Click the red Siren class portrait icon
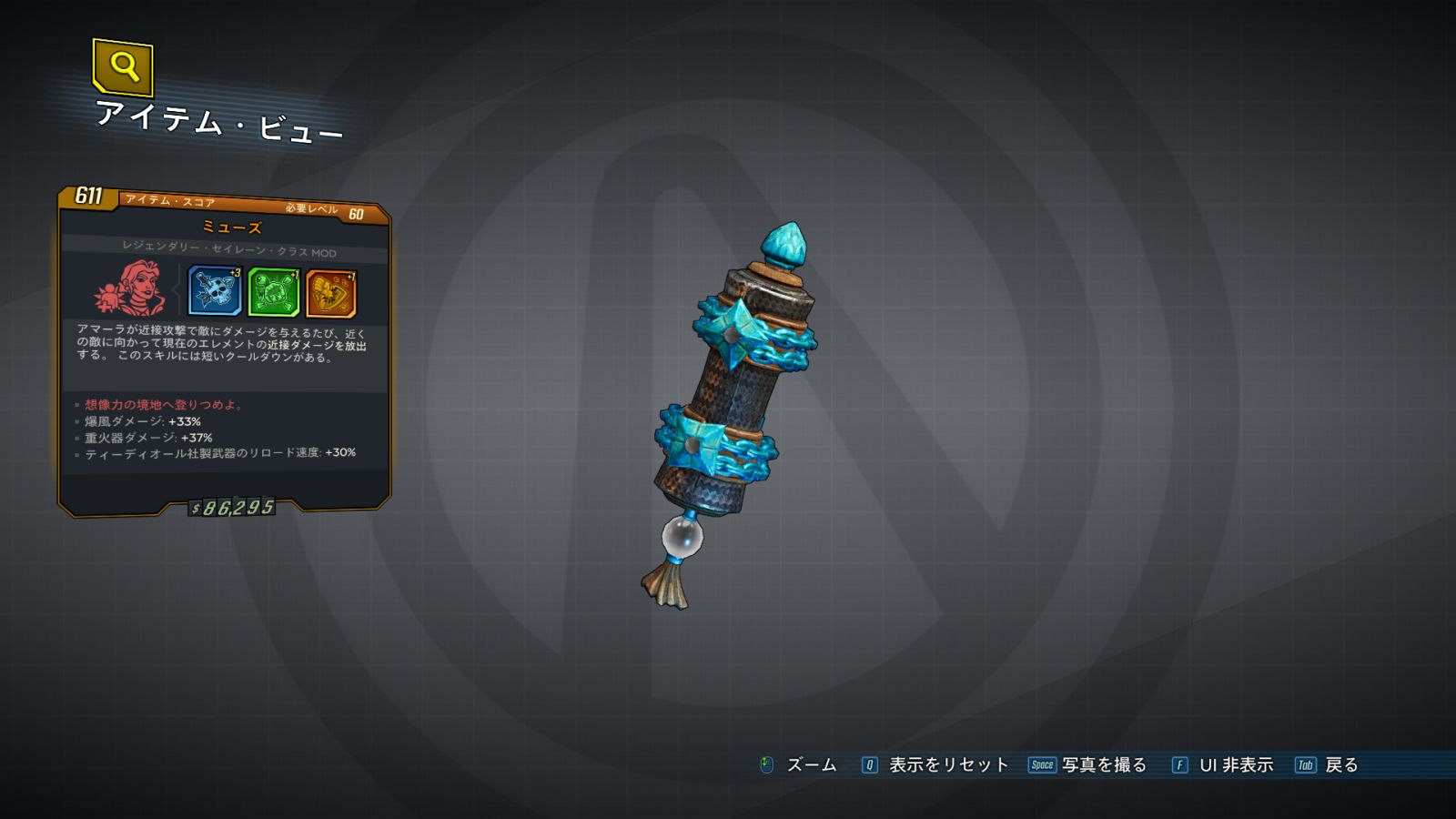 [x=131, y=288]
